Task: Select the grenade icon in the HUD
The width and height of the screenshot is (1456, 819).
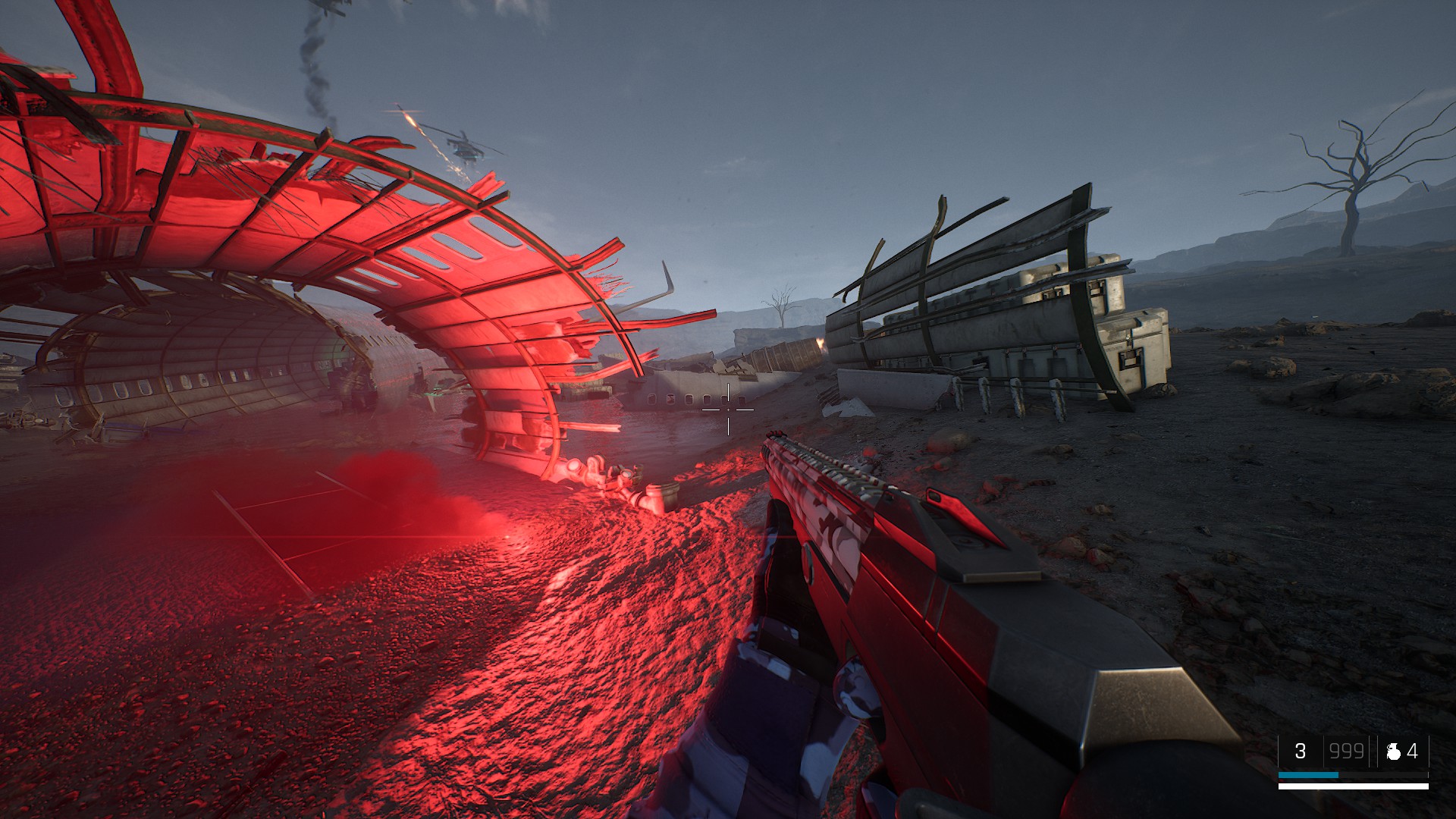Action: click(1393, 751)
